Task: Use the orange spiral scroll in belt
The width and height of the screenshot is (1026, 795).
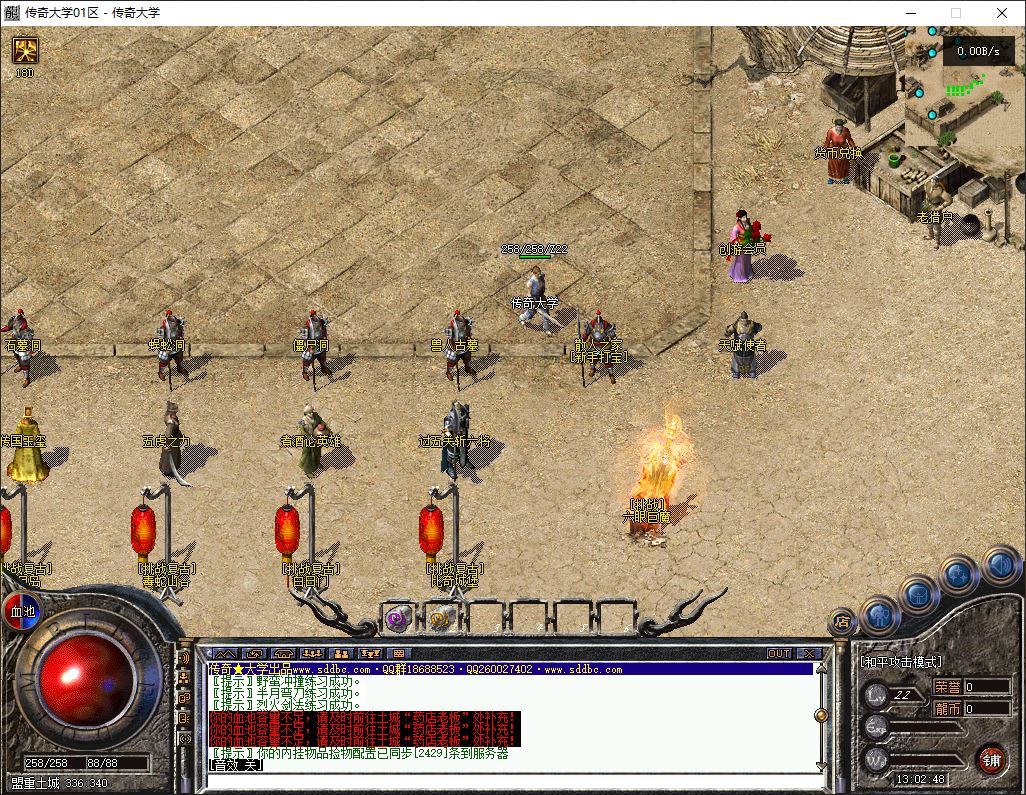Action: coord(442,618)
